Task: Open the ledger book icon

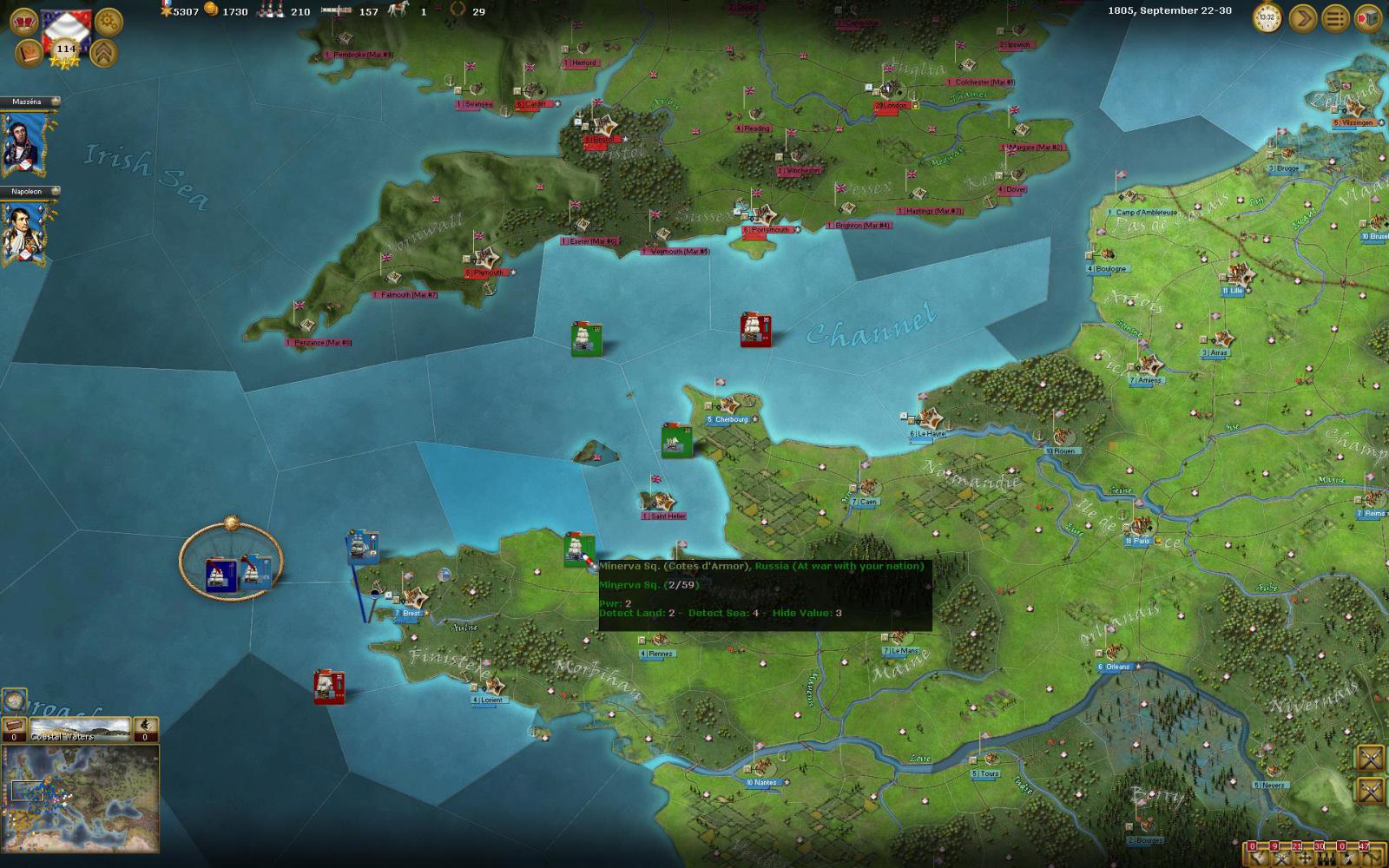Action: [27, 52]
